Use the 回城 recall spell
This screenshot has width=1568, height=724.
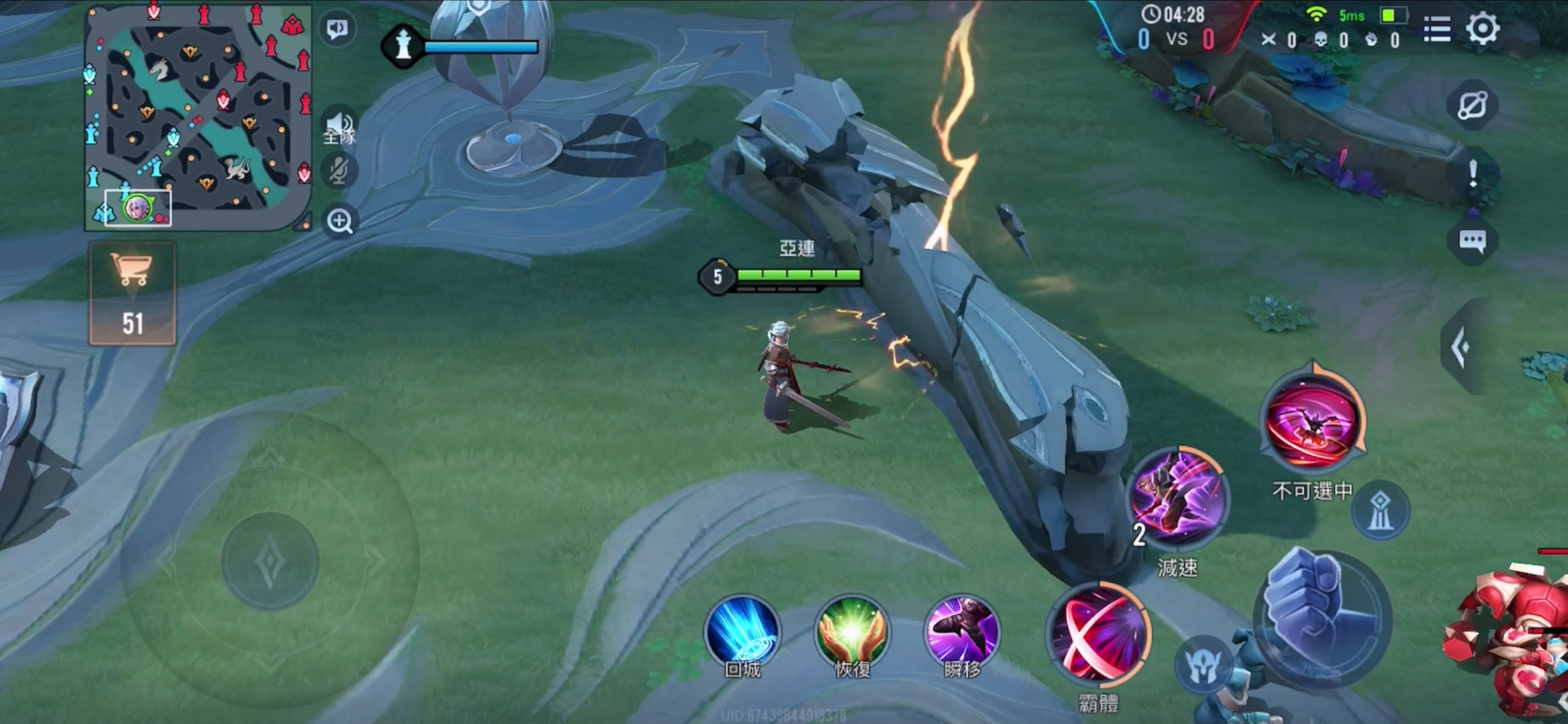[x=741, y=632]
